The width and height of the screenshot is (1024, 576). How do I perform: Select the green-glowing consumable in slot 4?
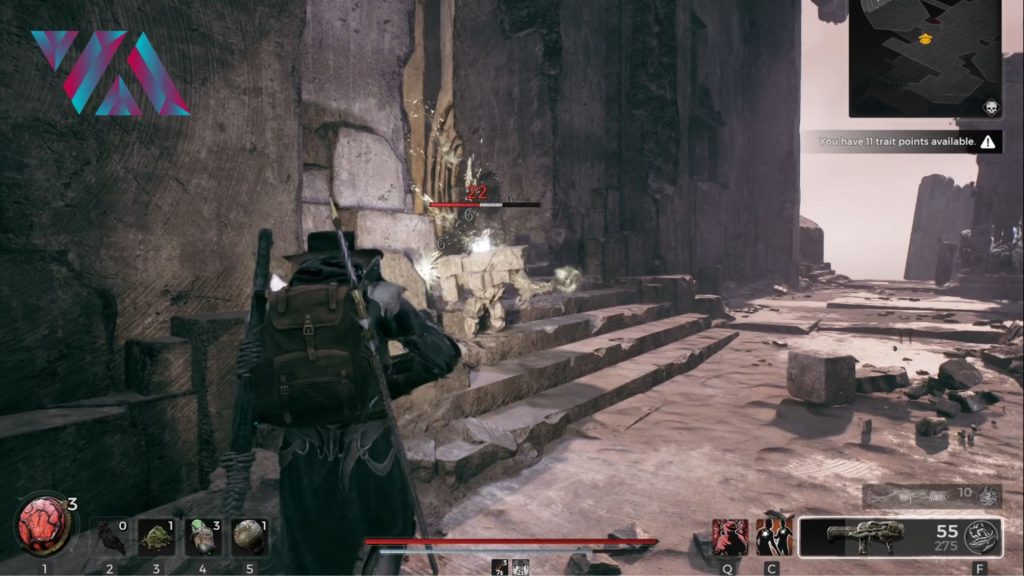pos(203,537)
